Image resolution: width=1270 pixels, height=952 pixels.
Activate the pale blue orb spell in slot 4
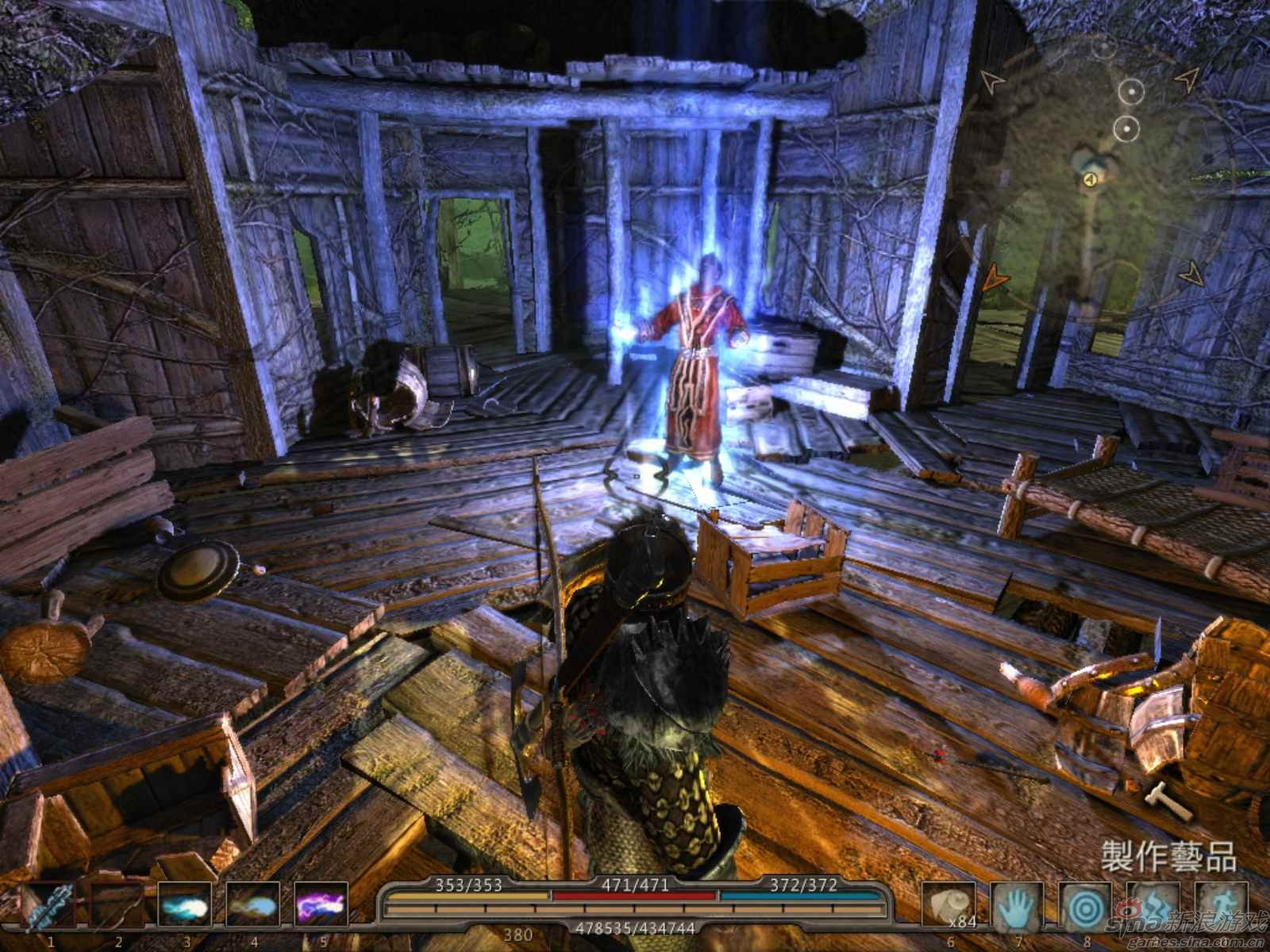coord(253,904)
